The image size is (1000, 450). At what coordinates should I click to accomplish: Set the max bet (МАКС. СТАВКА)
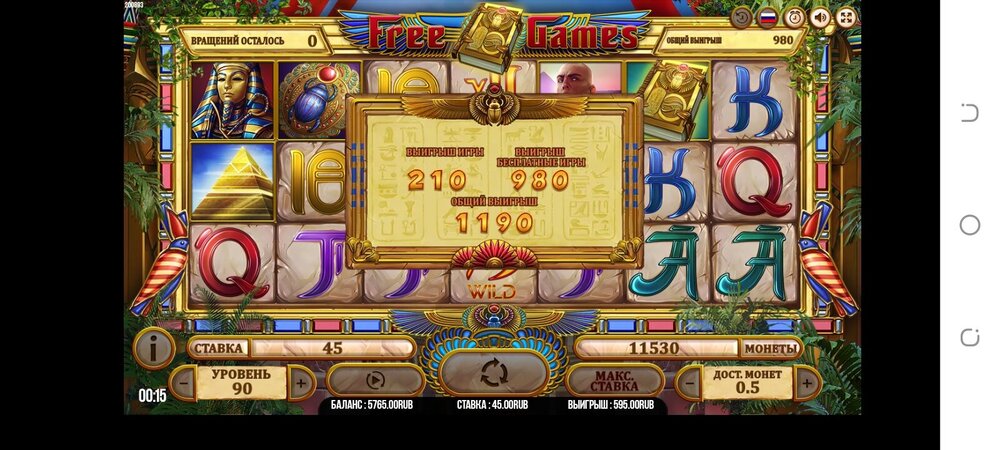click(614, 381)
